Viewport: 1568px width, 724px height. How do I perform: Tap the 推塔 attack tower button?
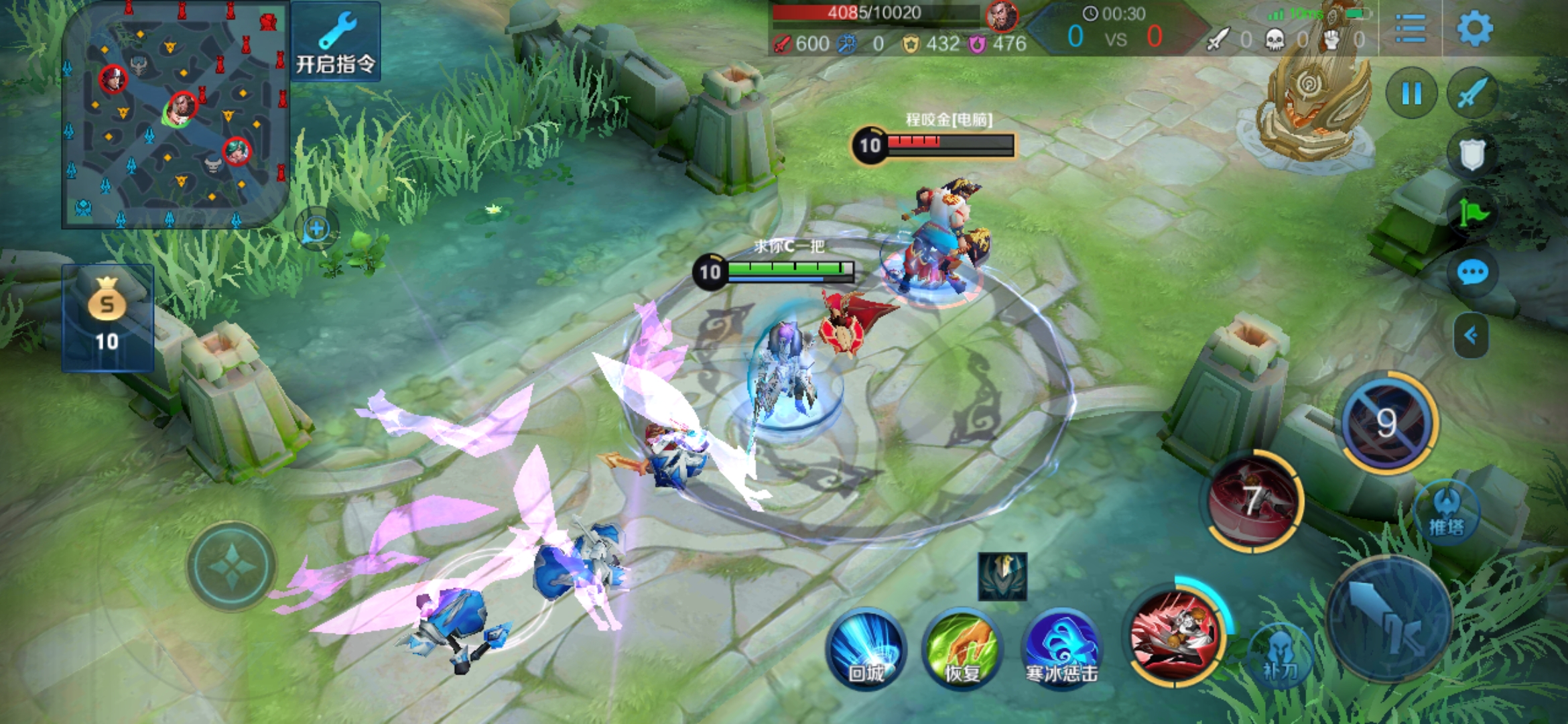coord(1446,513)
